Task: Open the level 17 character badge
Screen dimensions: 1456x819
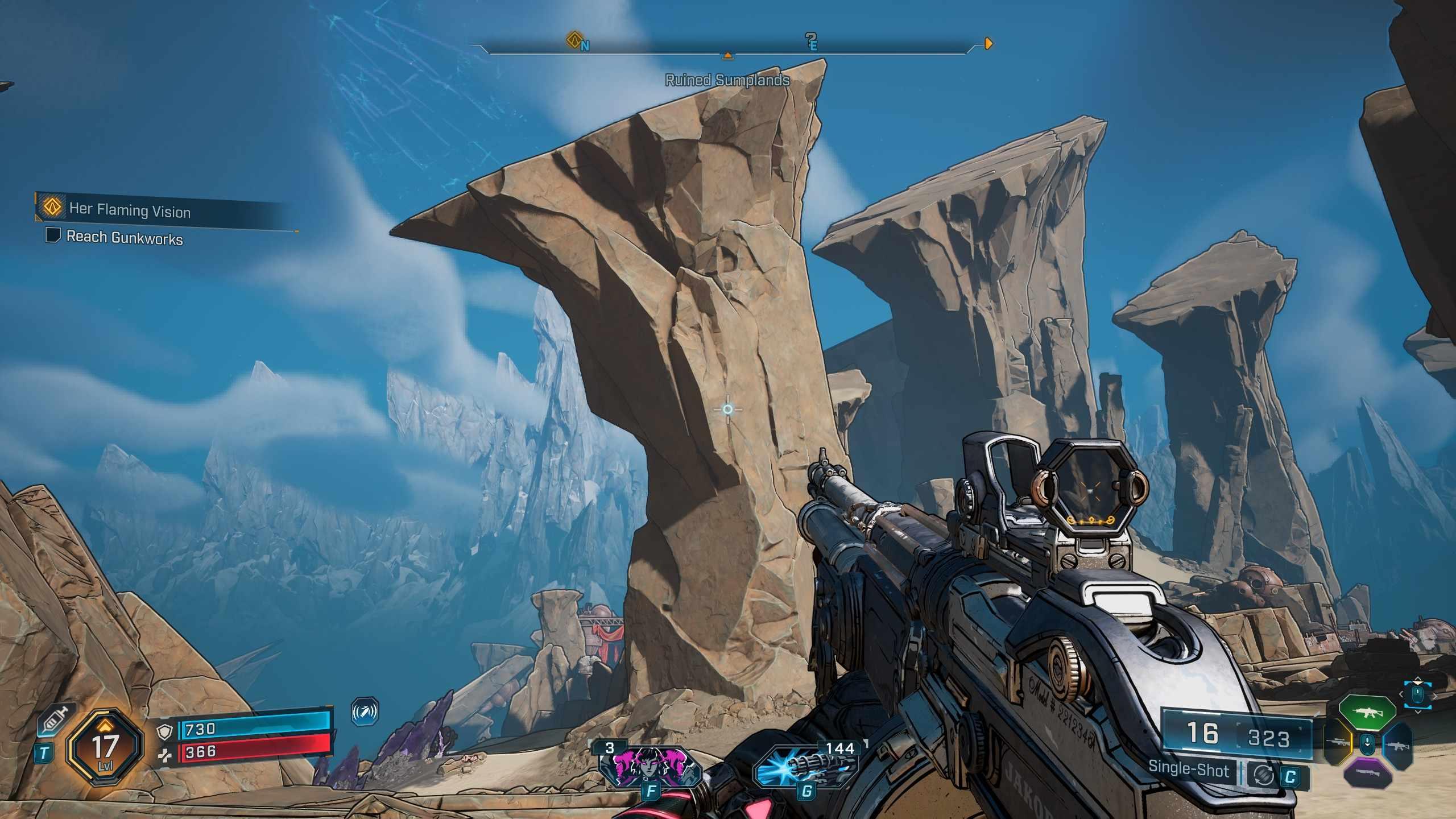Action: (104, 747)
